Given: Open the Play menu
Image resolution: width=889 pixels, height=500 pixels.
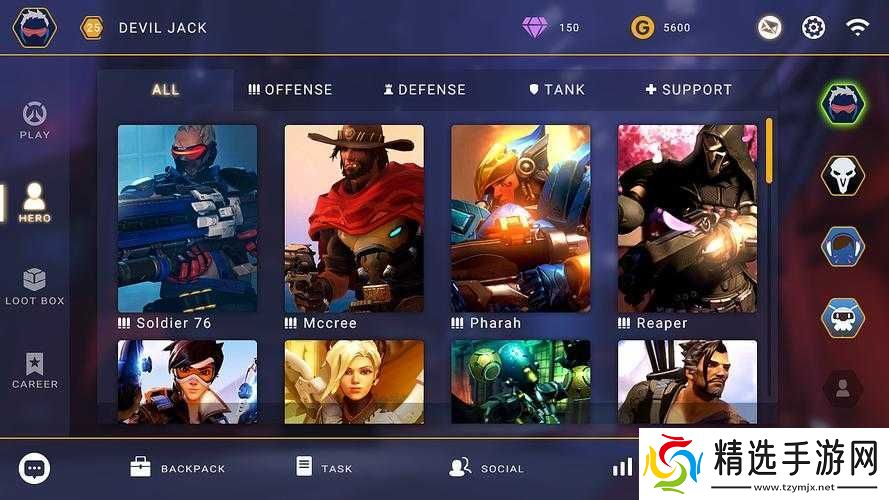Looking at the screenshot, I should tap(35, 120).
